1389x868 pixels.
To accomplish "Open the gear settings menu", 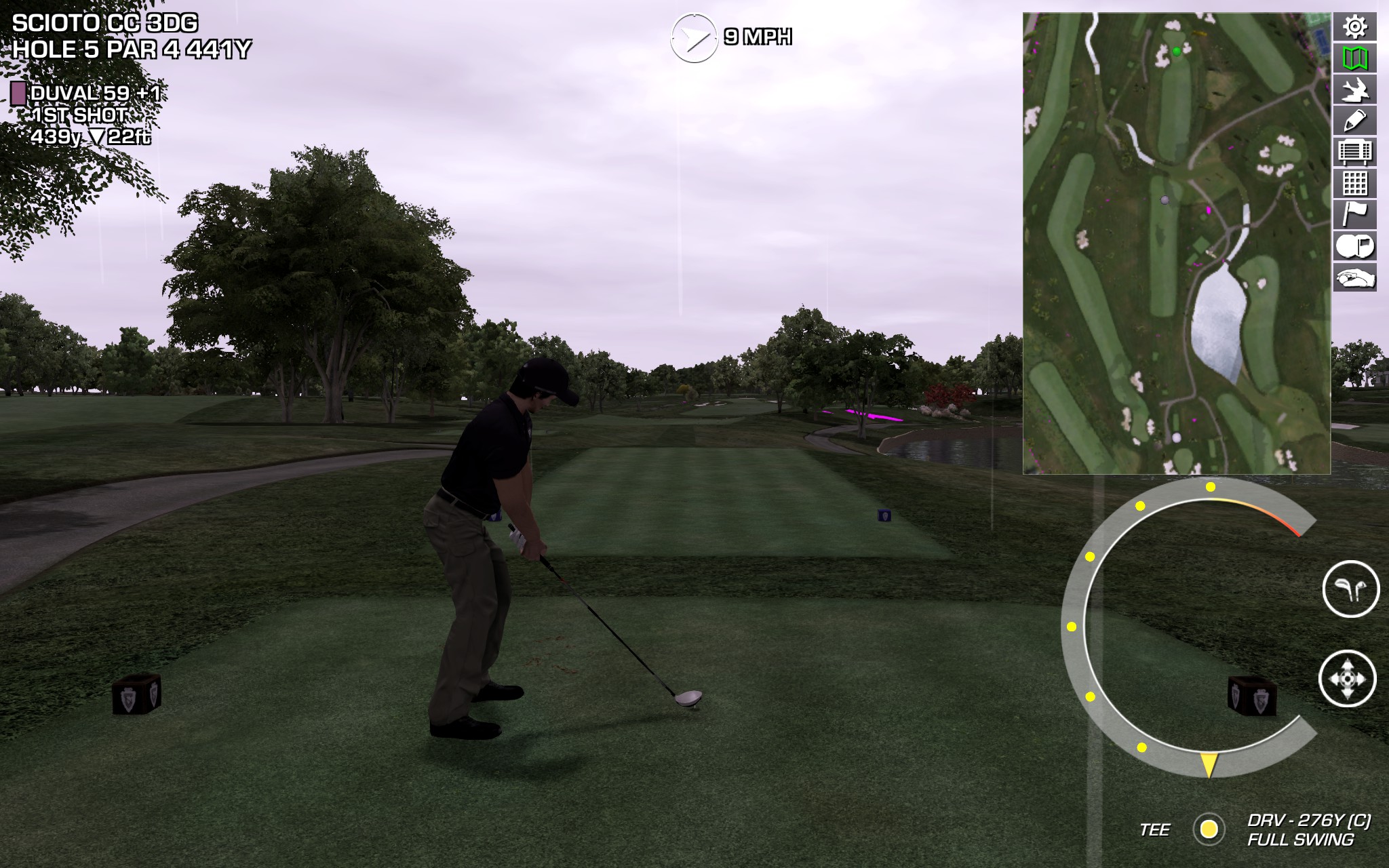I will click(x=1354, y=27).
